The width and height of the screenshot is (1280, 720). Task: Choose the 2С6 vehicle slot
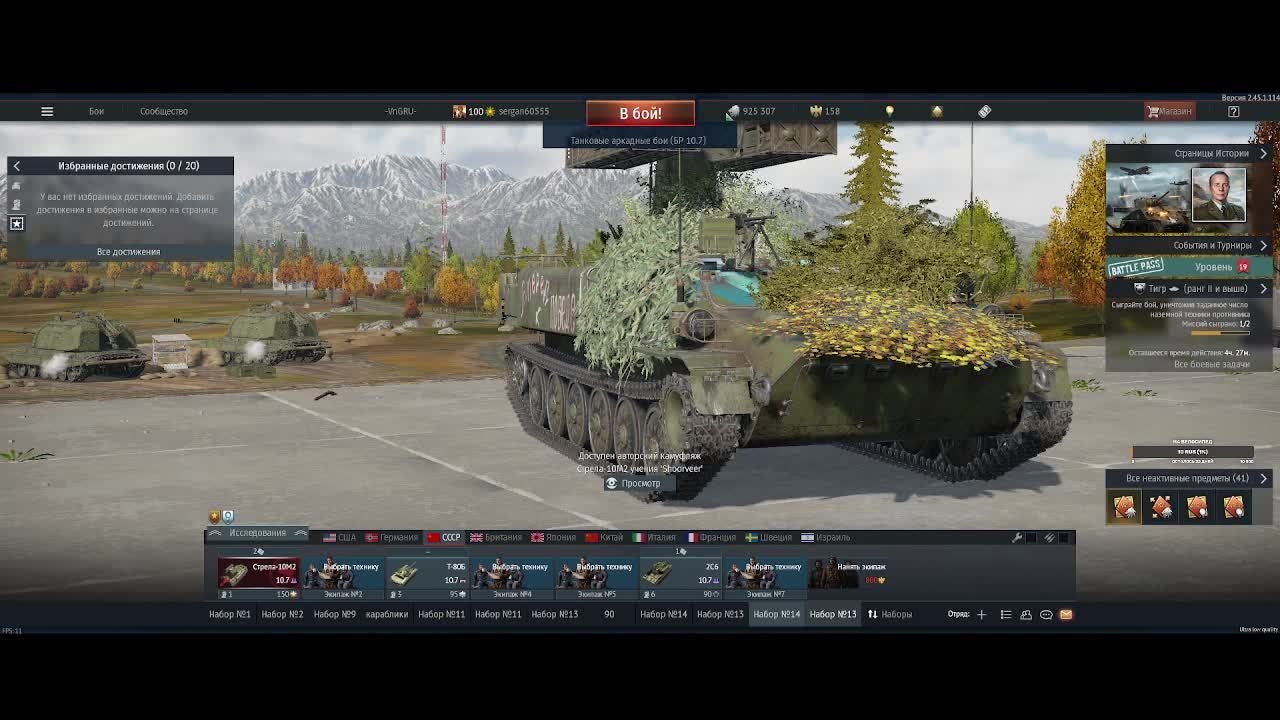(x=681, y=573)
